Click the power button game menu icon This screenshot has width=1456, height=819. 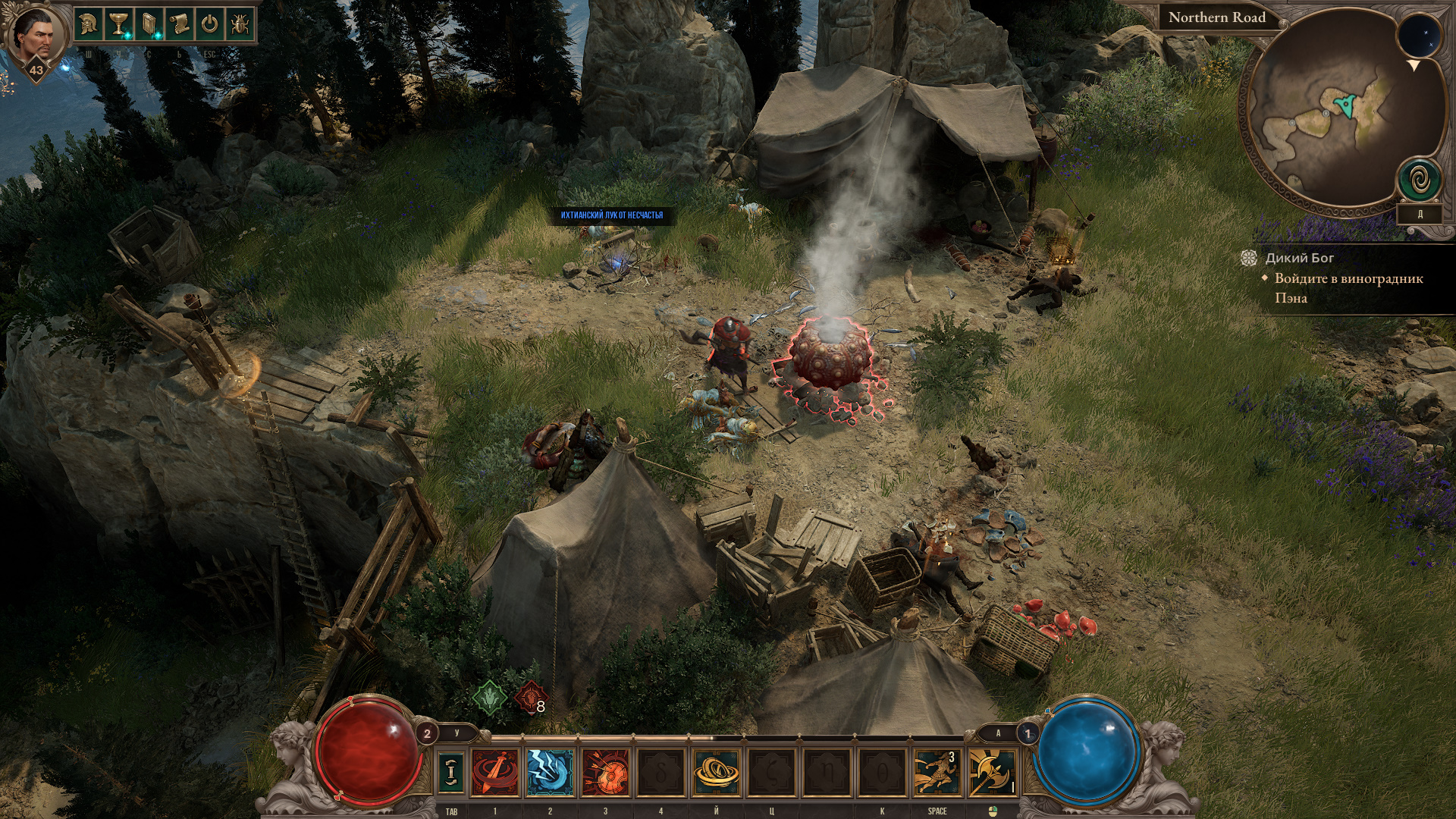(x=209, y=24)
